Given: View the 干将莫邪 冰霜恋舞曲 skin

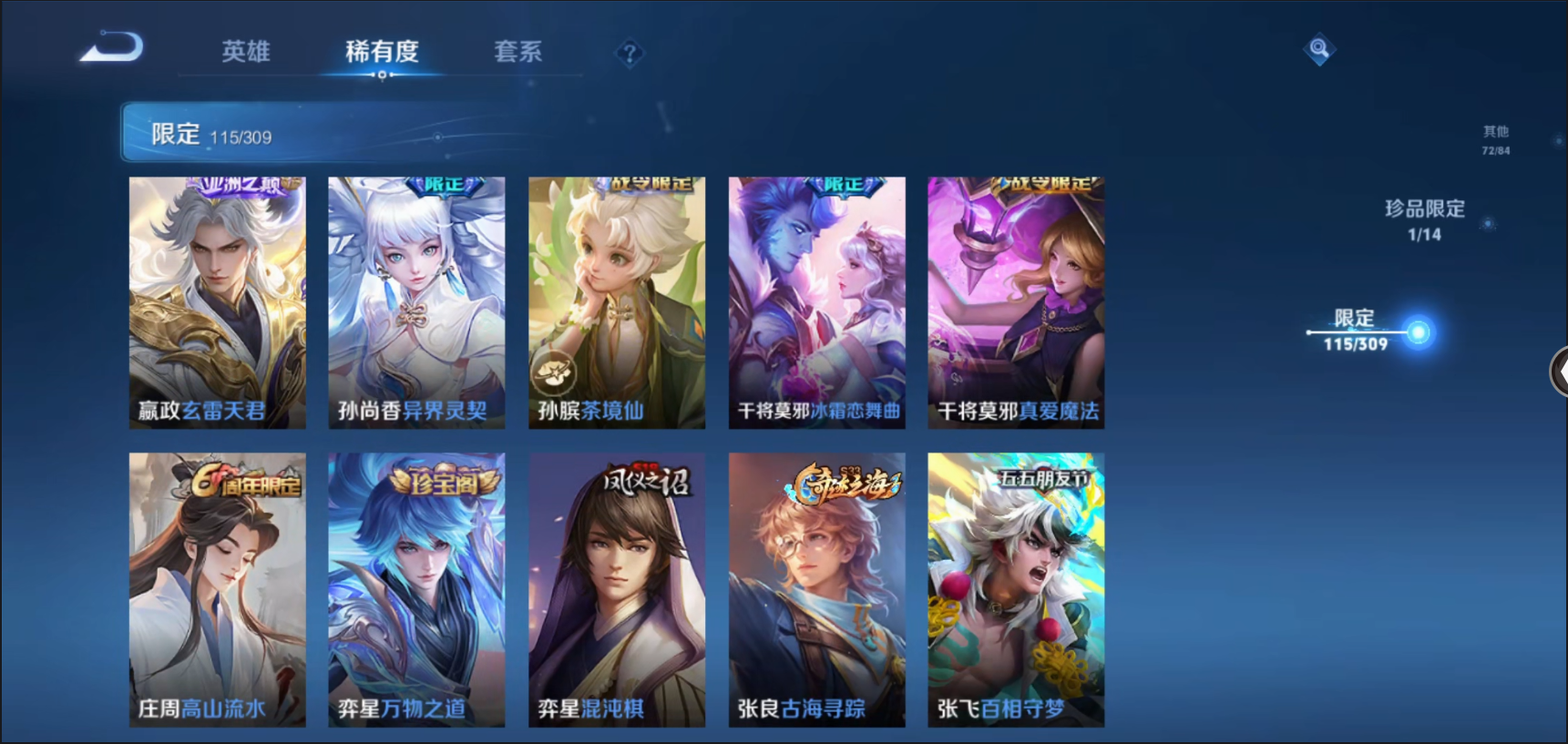Looking at the screenshot, I should pos(816,302).
